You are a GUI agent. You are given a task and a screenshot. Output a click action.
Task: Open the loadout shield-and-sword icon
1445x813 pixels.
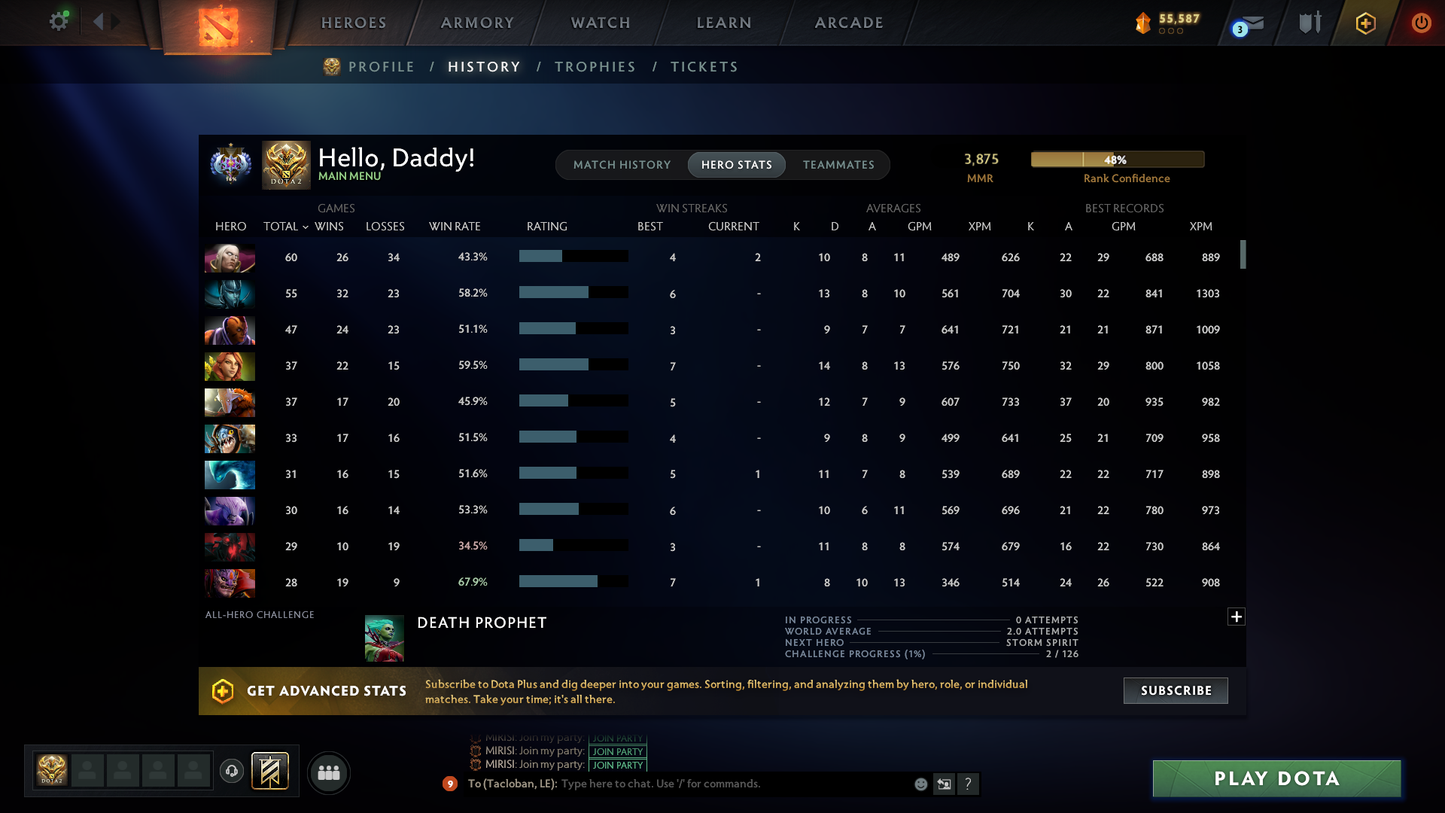[1310, 22]
